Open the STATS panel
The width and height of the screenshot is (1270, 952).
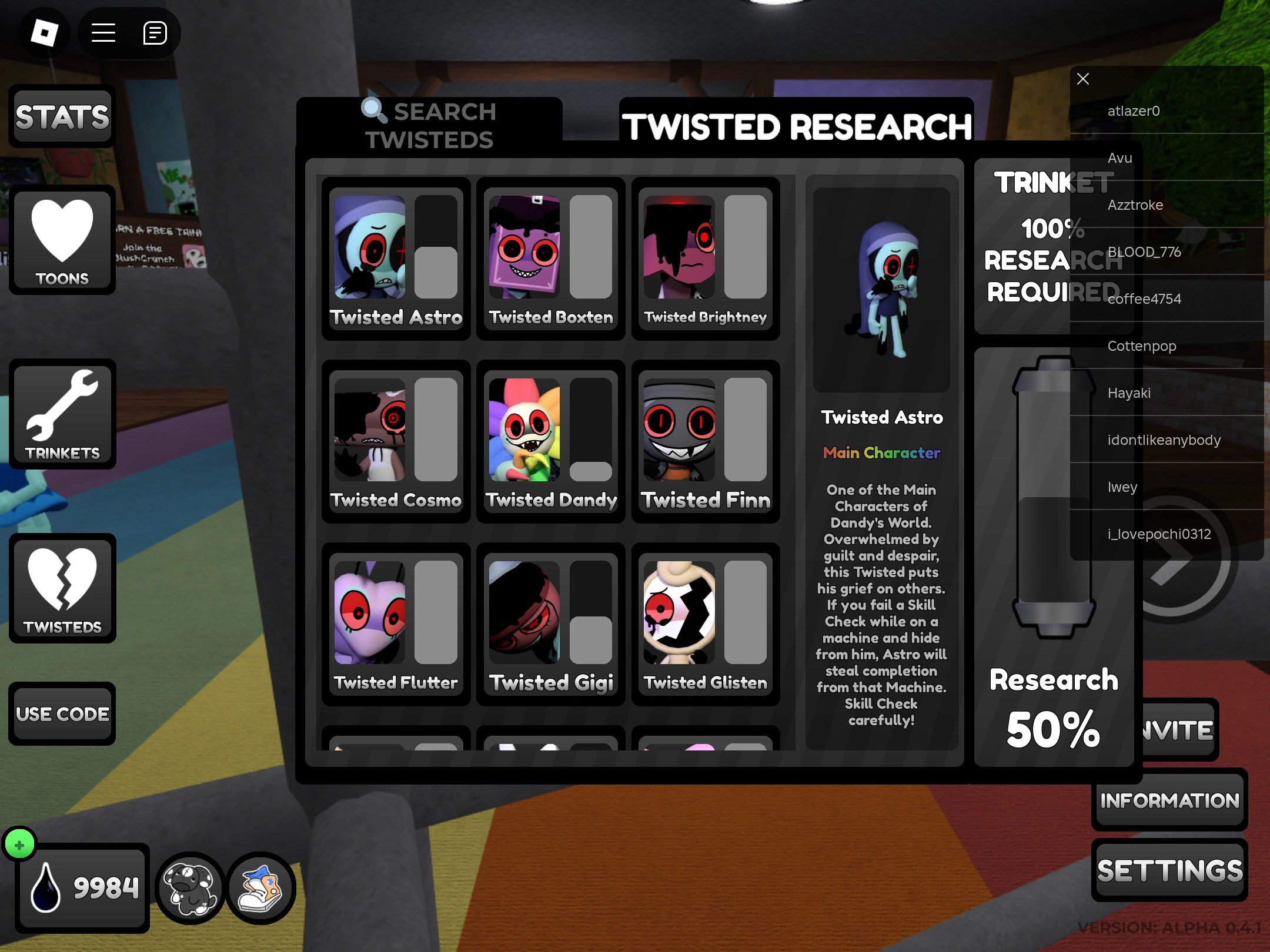click(62, 116)
